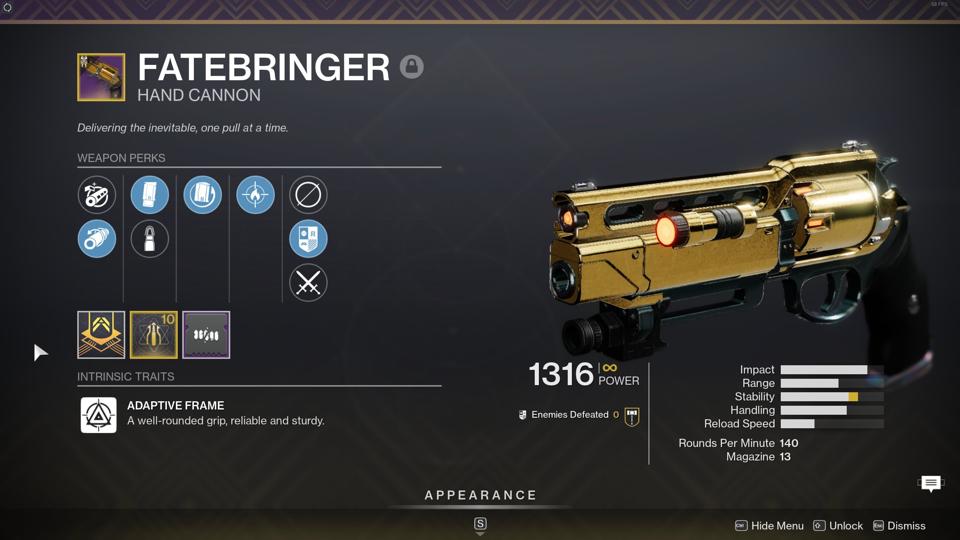The image size is (960, 540).
Task: Choose the blue shield-crest kill tracker
Action: [308, 239]
